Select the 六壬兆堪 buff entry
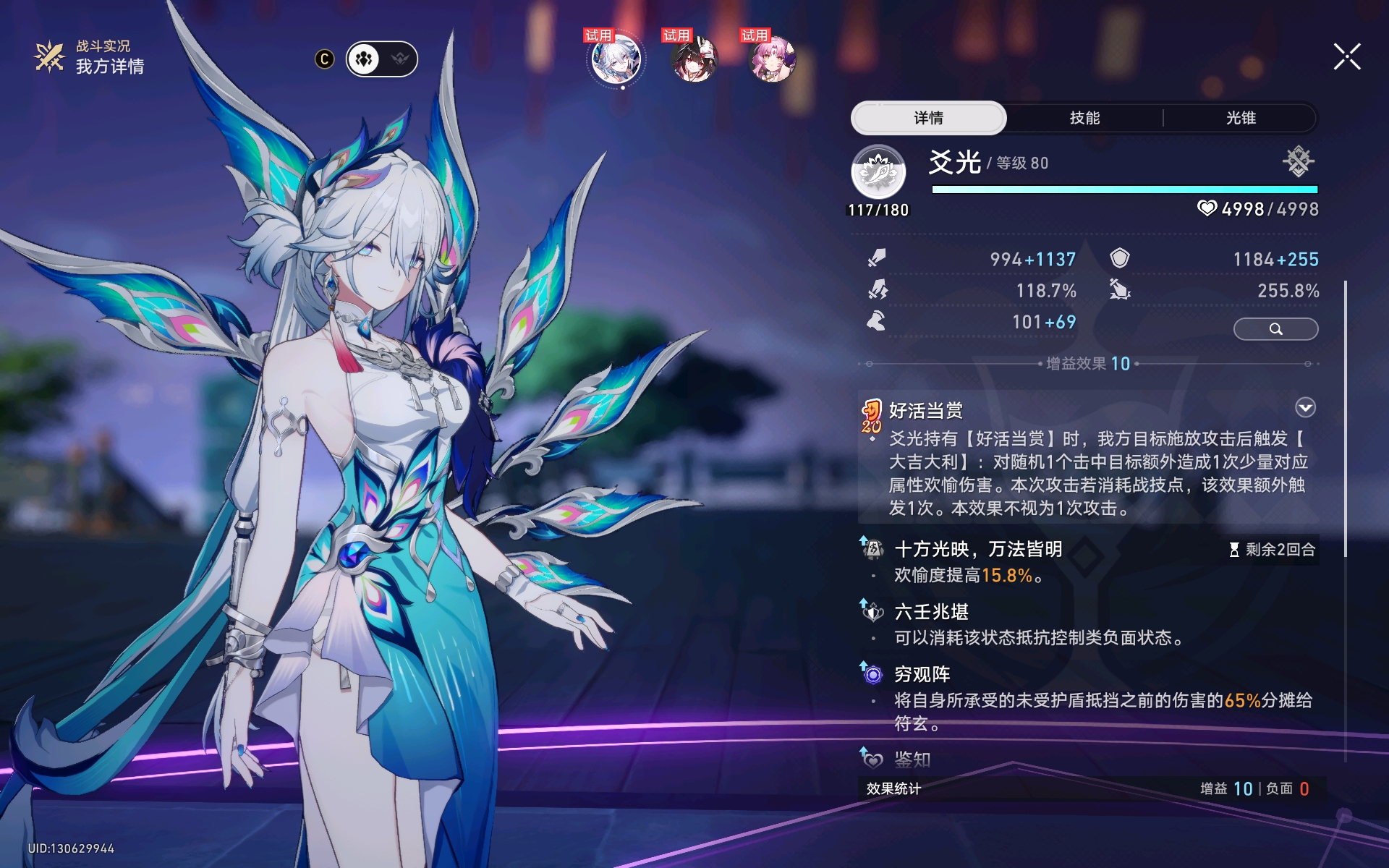The width and height of the screenshot is (1389, 868). [931, 613]
